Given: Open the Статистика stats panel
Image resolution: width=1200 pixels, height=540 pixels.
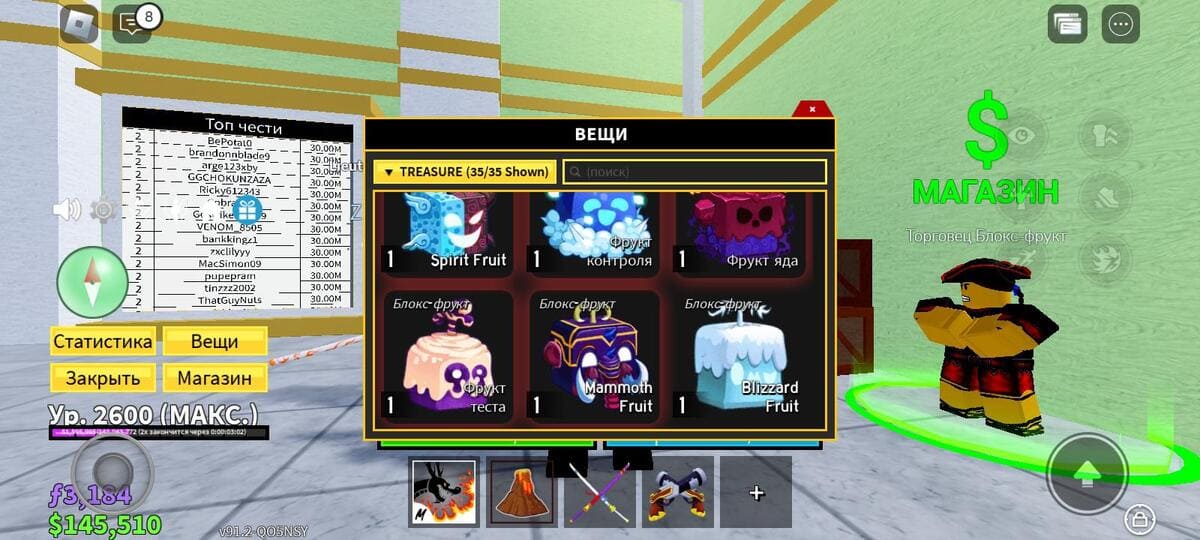Looking at the screenshot, I should click(103, 341).
